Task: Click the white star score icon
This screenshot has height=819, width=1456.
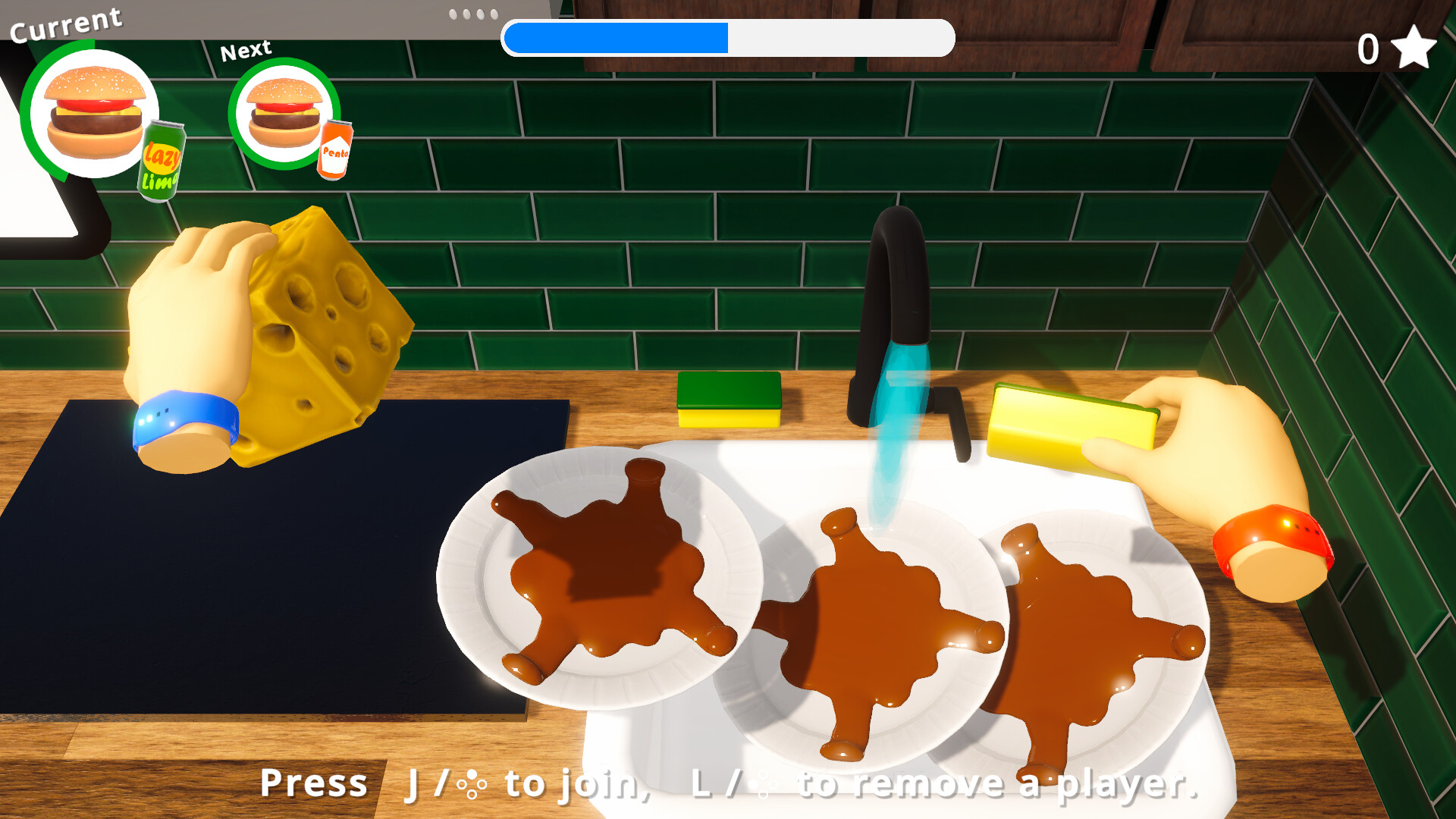Action: pos(1414,48)
